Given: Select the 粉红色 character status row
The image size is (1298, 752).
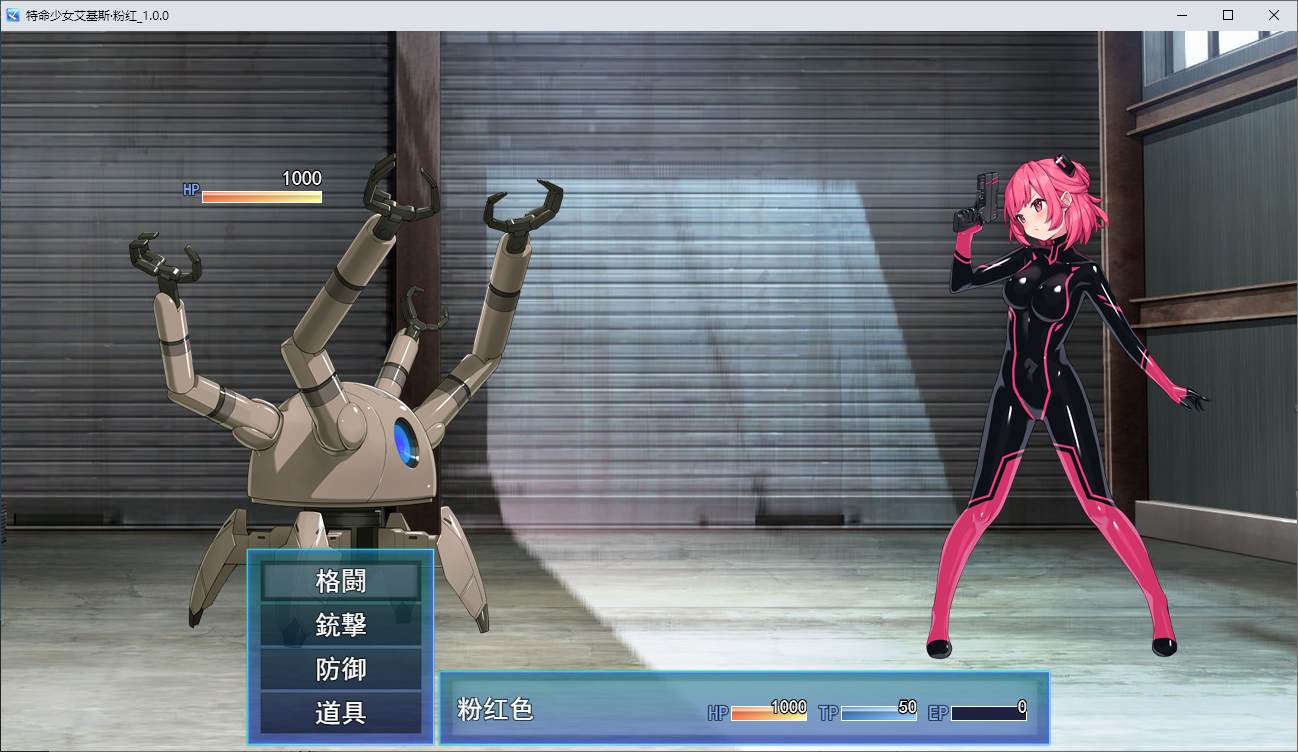Looking at the screenshot, I should pyautogui.click(x=744, y=709).
